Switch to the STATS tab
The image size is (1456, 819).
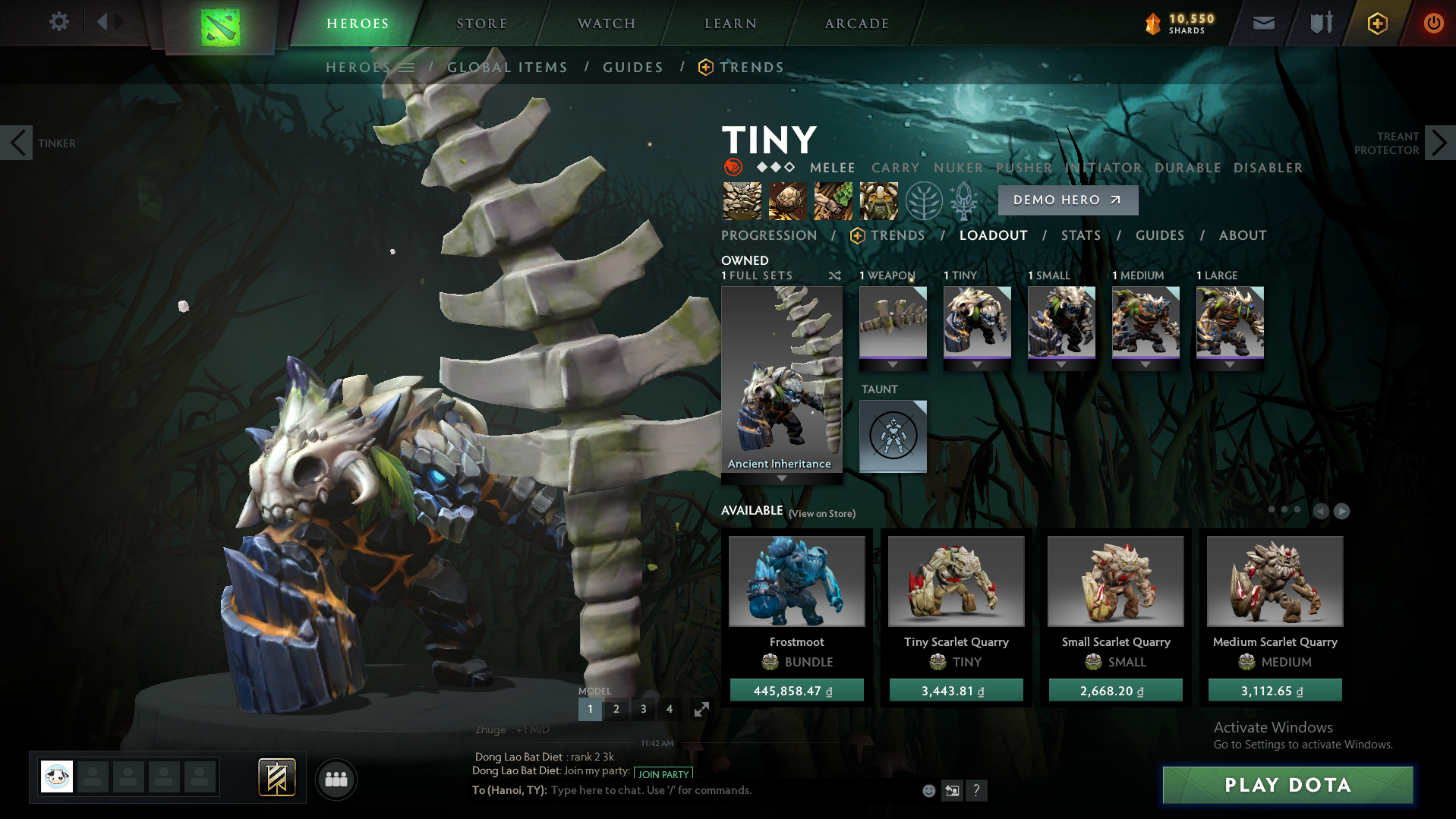point(1080,235)
